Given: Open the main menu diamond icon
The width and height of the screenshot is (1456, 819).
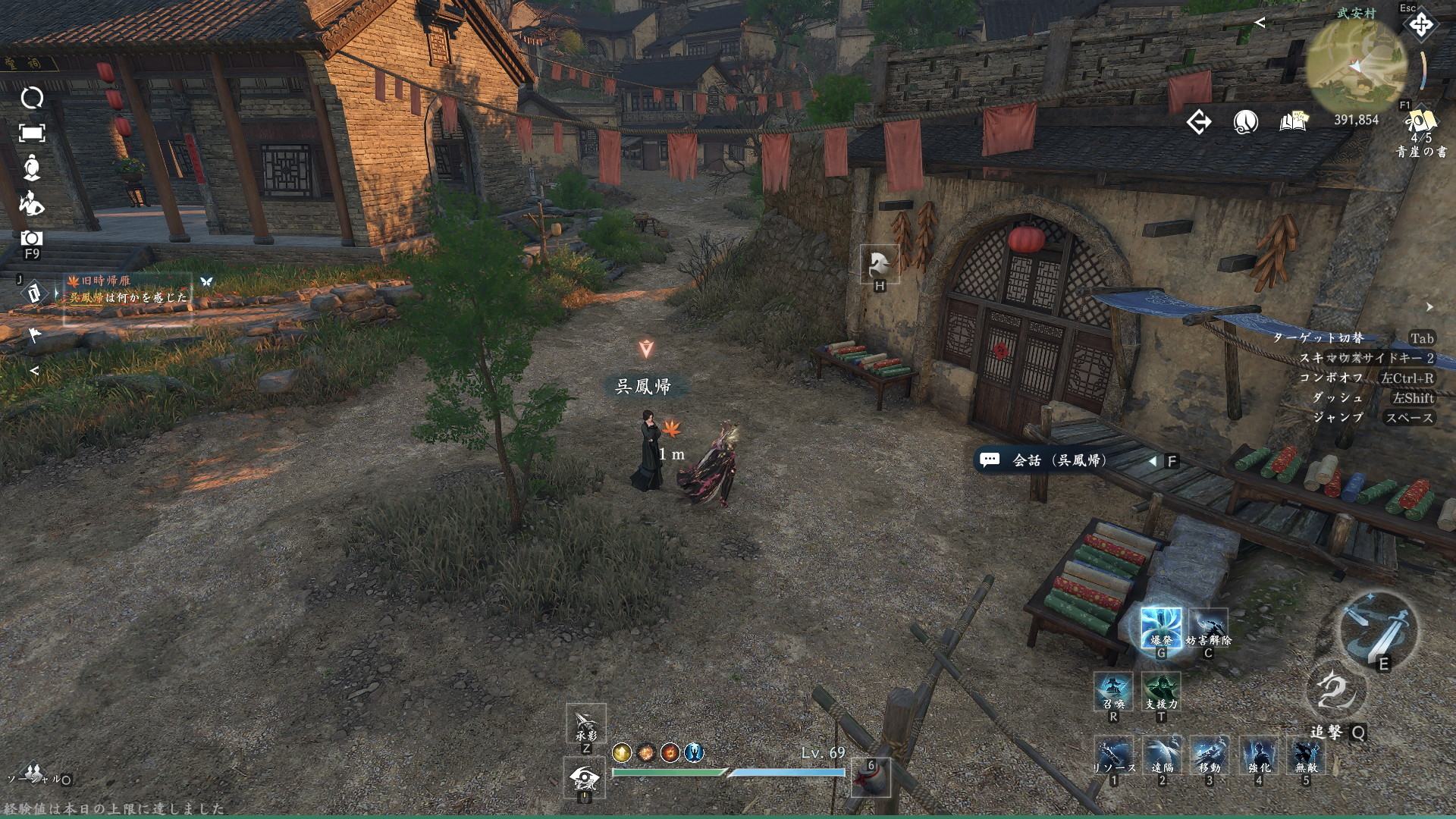Looking at the screenshot, I should [x=1420, y=25].
